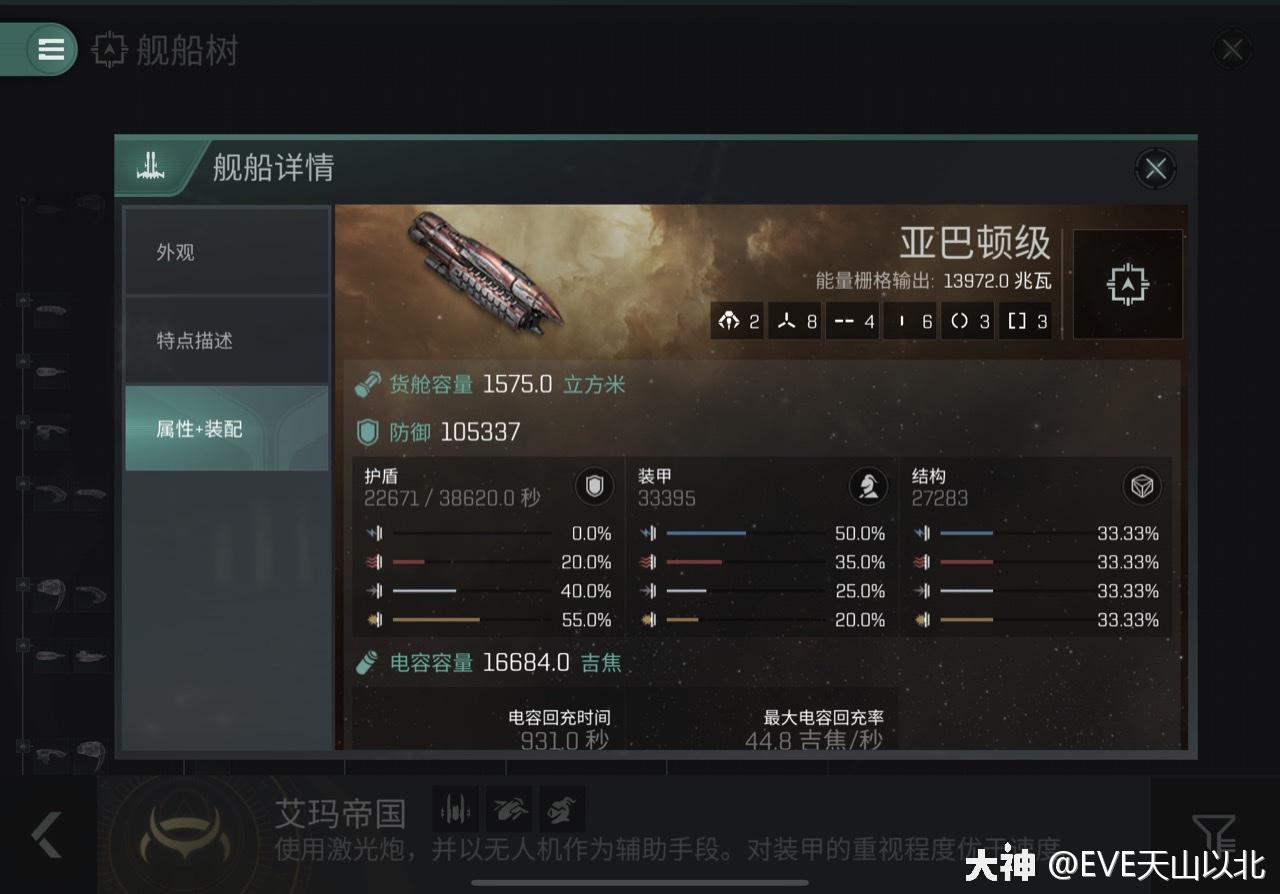Click the slot icon showing count 6
Screen dimensions: 1280x894
[910, 321]
